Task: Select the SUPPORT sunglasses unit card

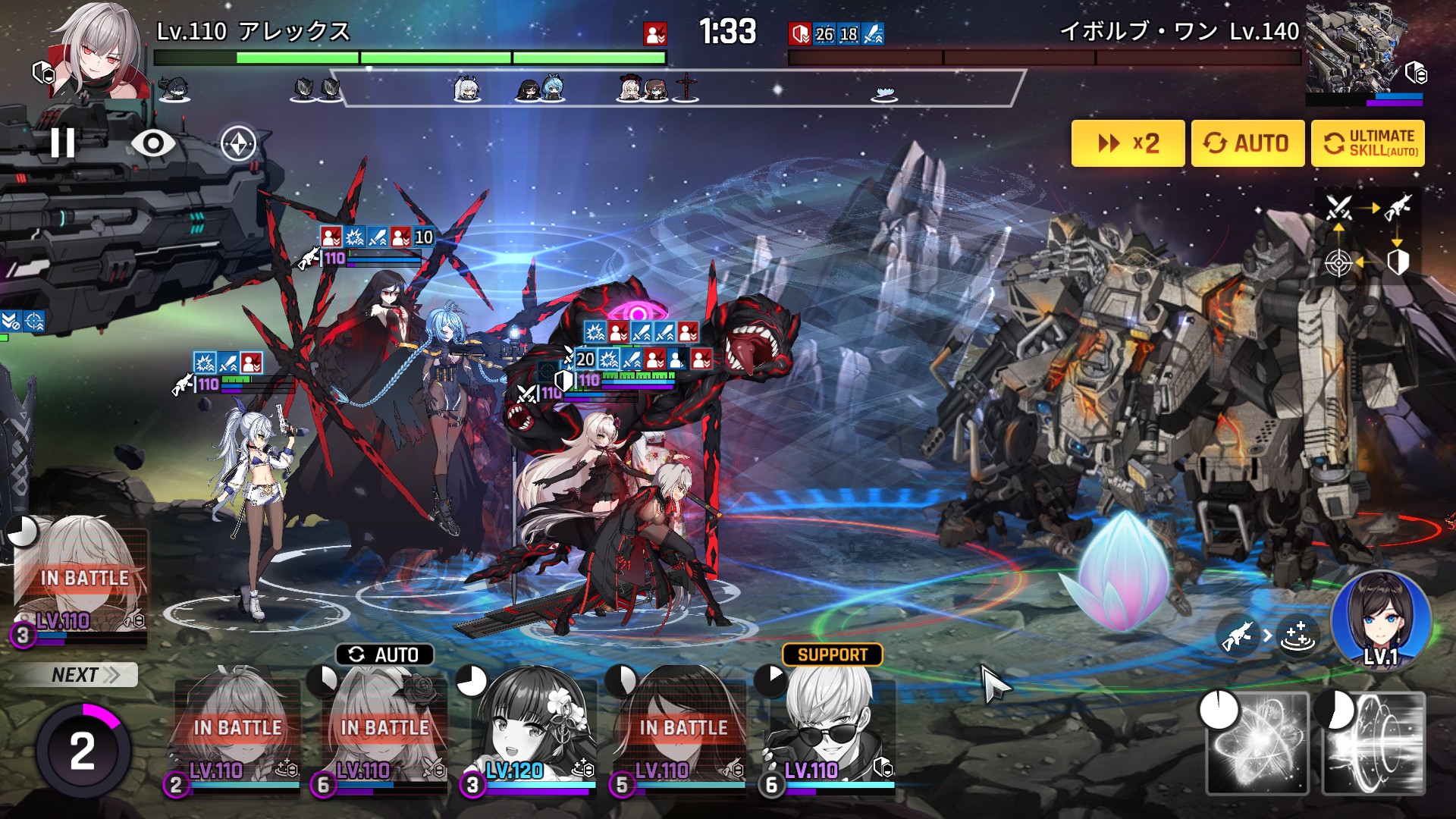Action: [831, 728]
